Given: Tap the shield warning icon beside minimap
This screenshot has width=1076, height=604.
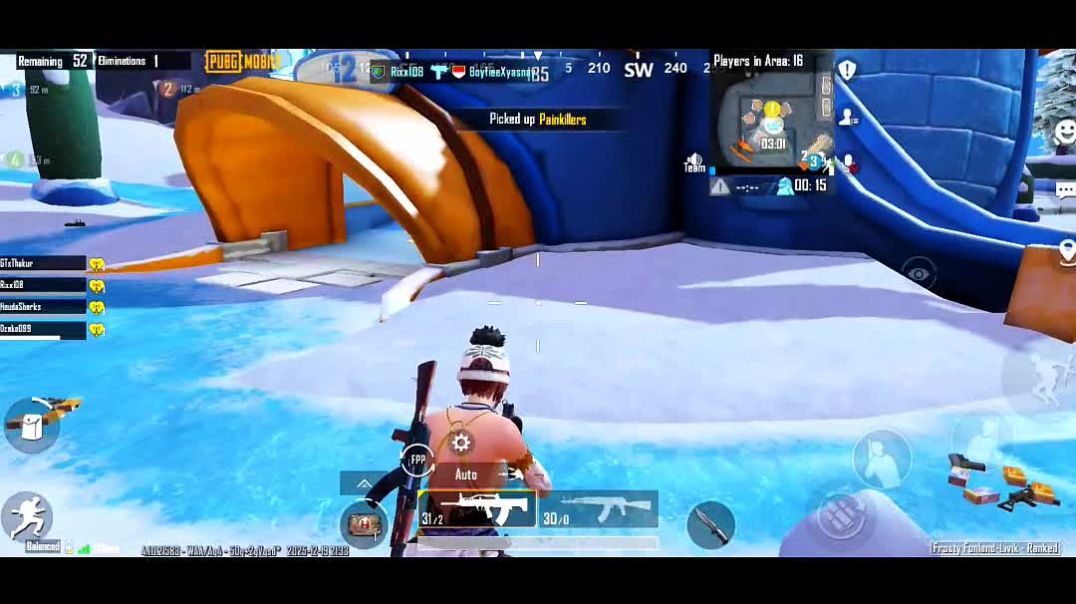Looking at the screenshot, I should (x=847, y=70).
